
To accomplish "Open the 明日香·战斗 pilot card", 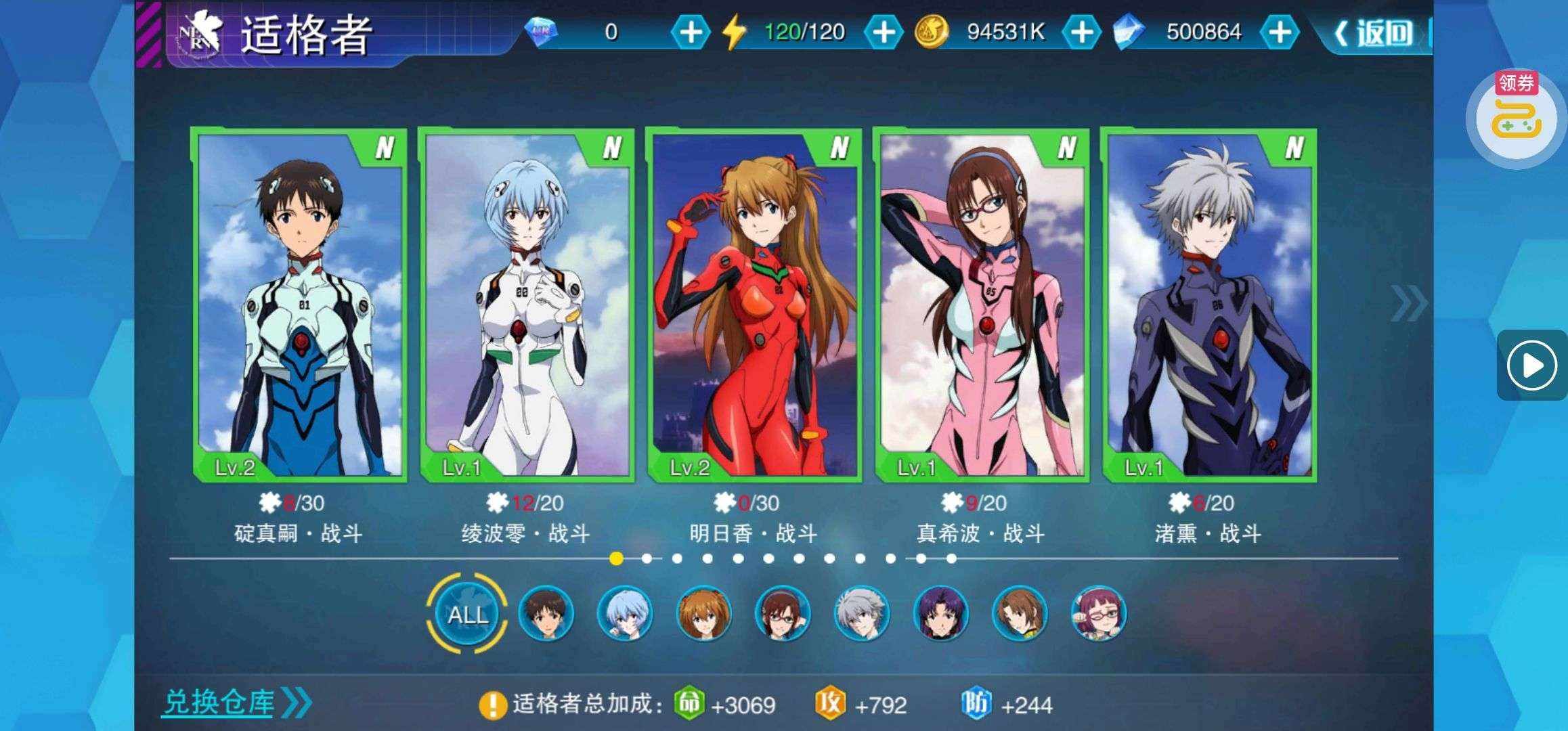I will point(754,305).
